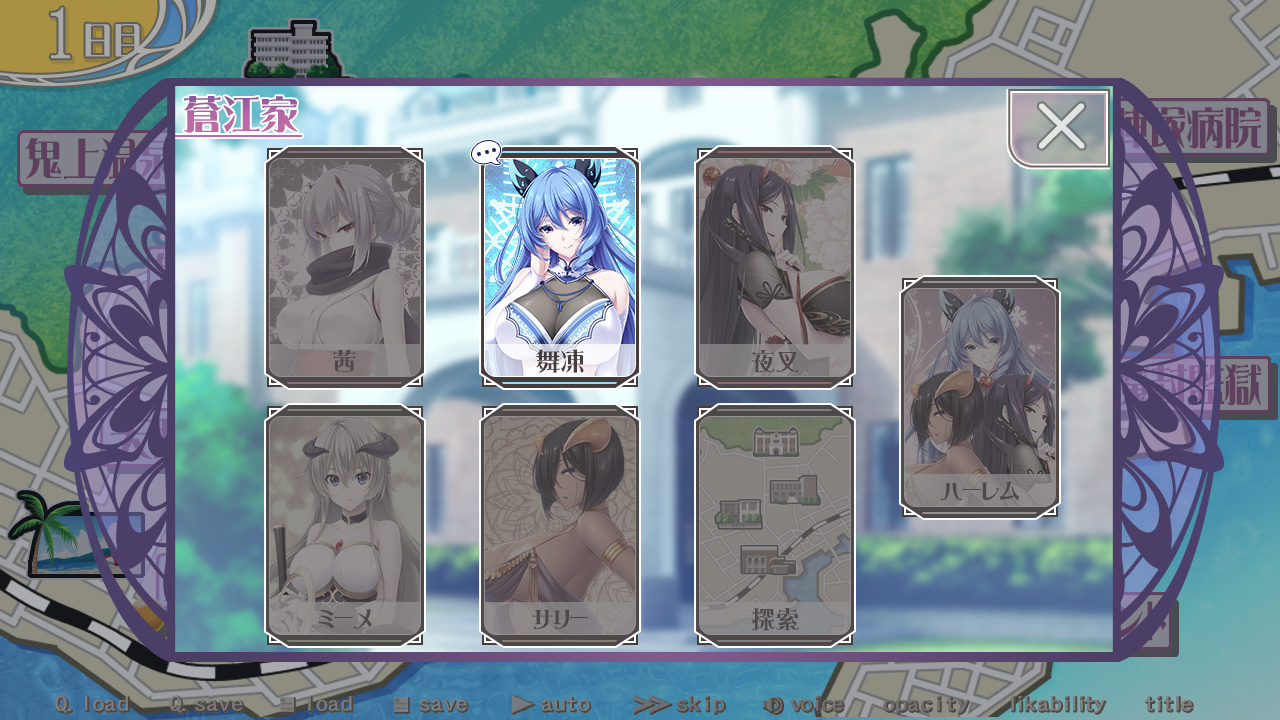Viewport: 1280px width, 720px height.
Task: Choose the greyed-out 茜 card
Action: pos(344,268)
